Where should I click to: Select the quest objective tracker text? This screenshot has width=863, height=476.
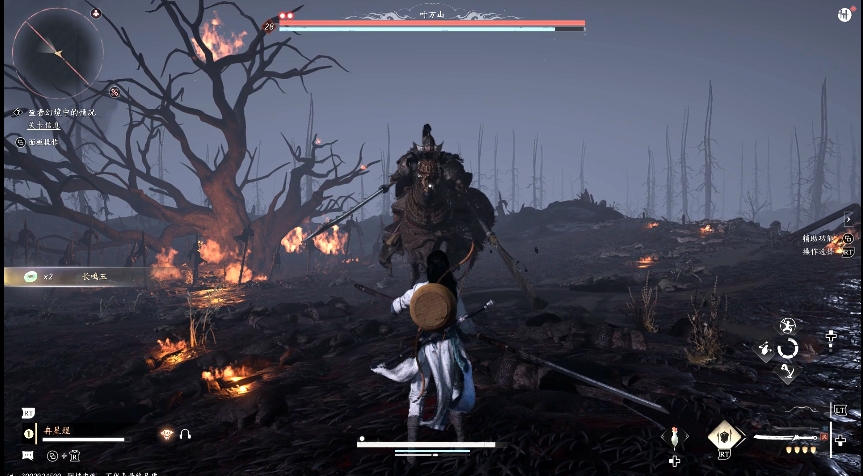click(x=58, y=112)
